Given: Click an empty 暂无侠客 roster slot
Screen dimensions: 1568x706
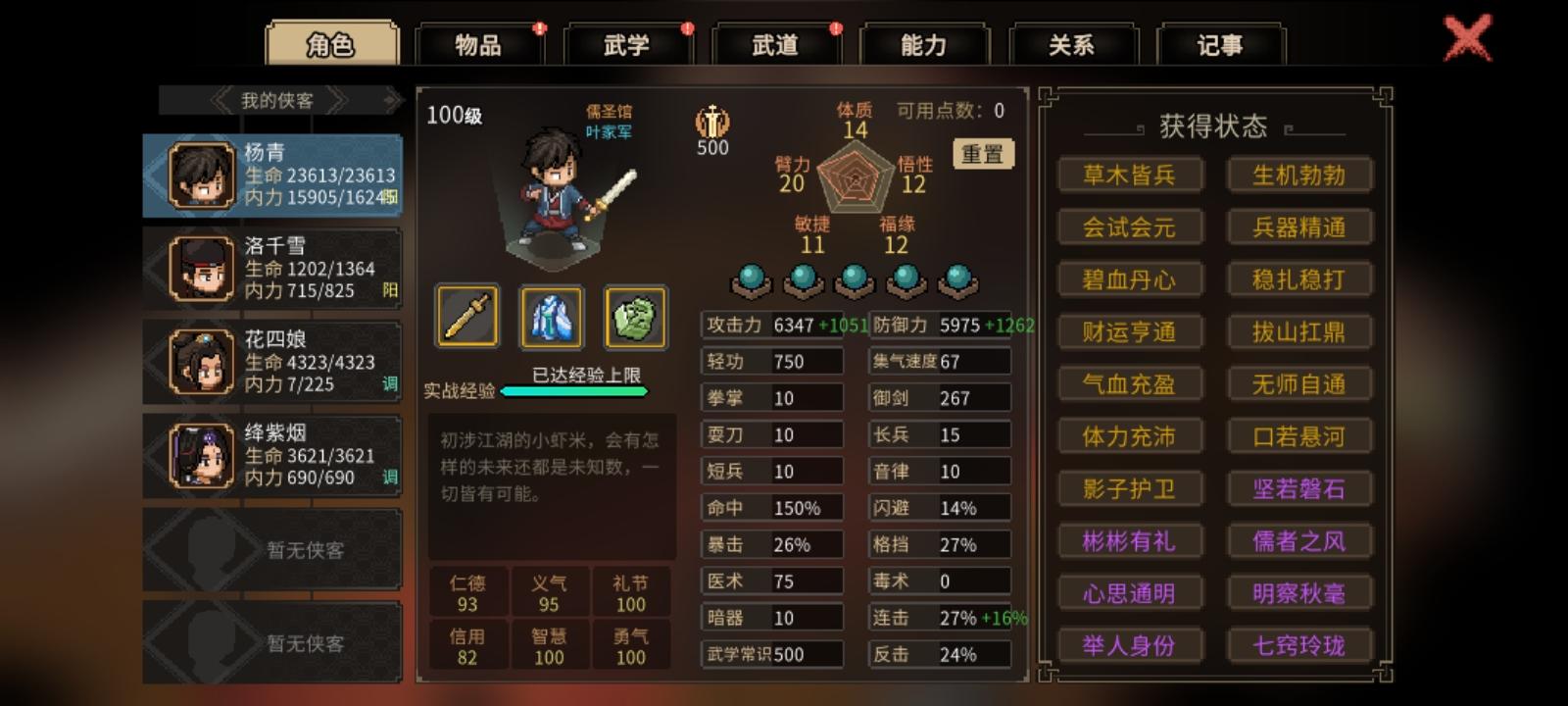Looking at the screenshot, I should coord(272,549).
